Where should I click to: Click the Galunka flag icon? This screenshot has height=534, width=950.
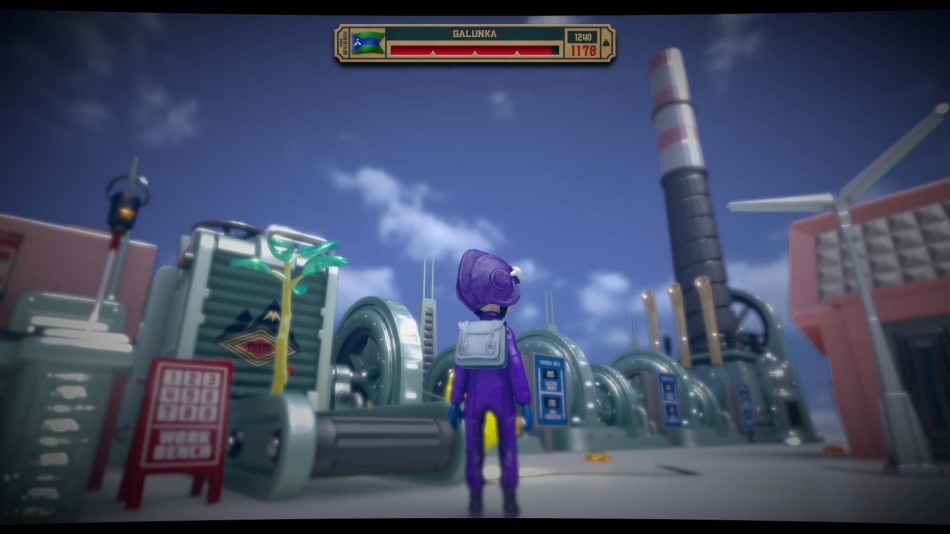coord(368,43)
